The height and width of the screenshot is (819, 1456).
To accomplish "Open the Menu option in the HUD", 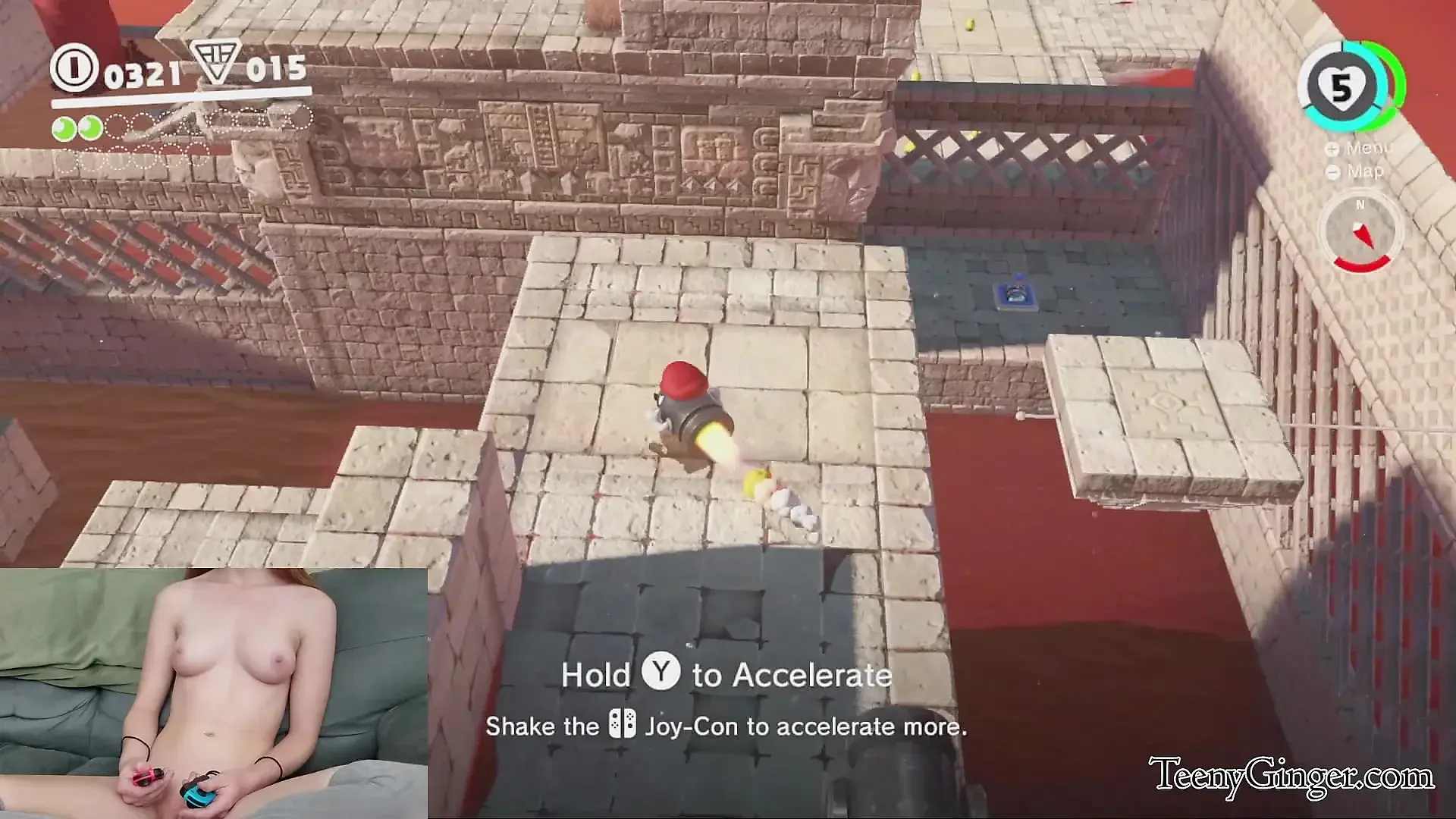I will click(1361, 149).
